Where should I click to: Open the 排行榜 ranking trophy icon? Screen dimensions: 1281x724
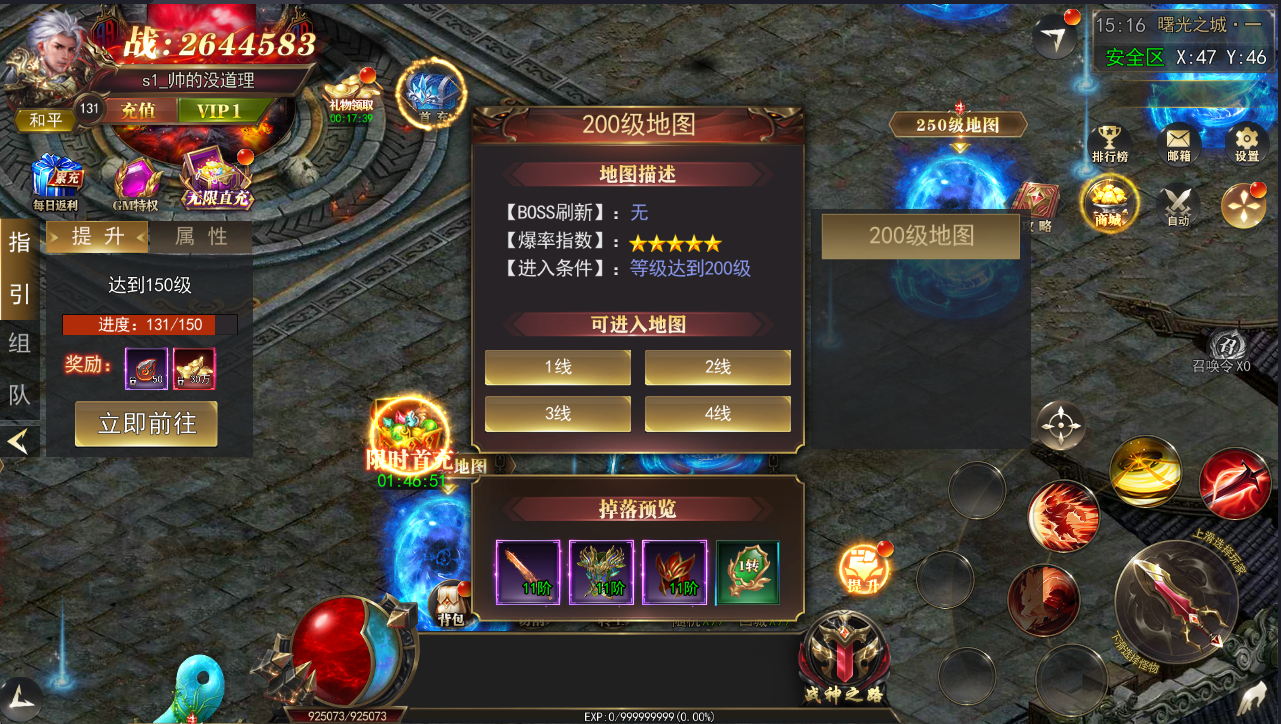point(1108,143)
